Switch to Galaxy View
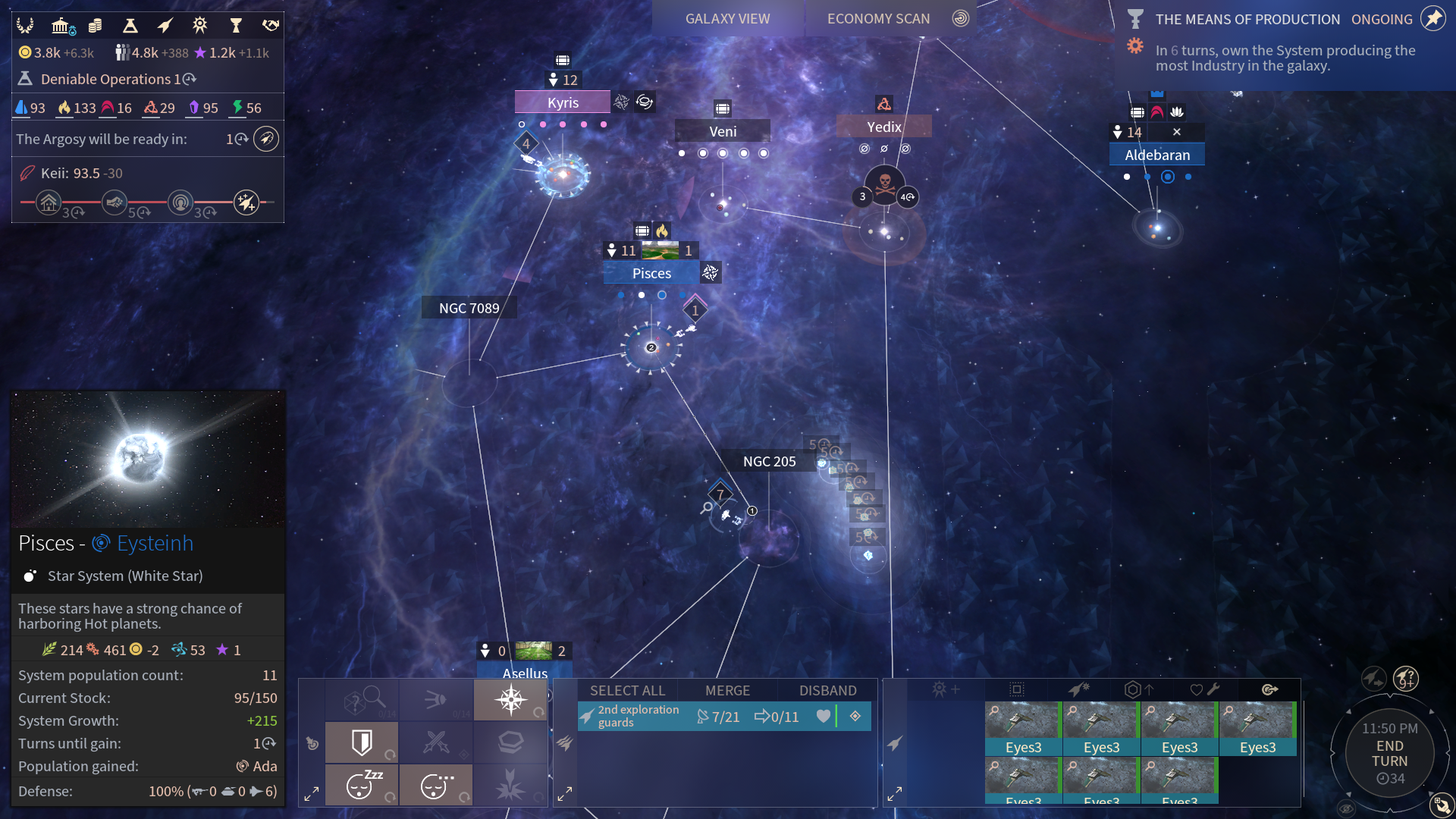The height and width of the screenshot is (819, 1456). (x=727, y=19)
